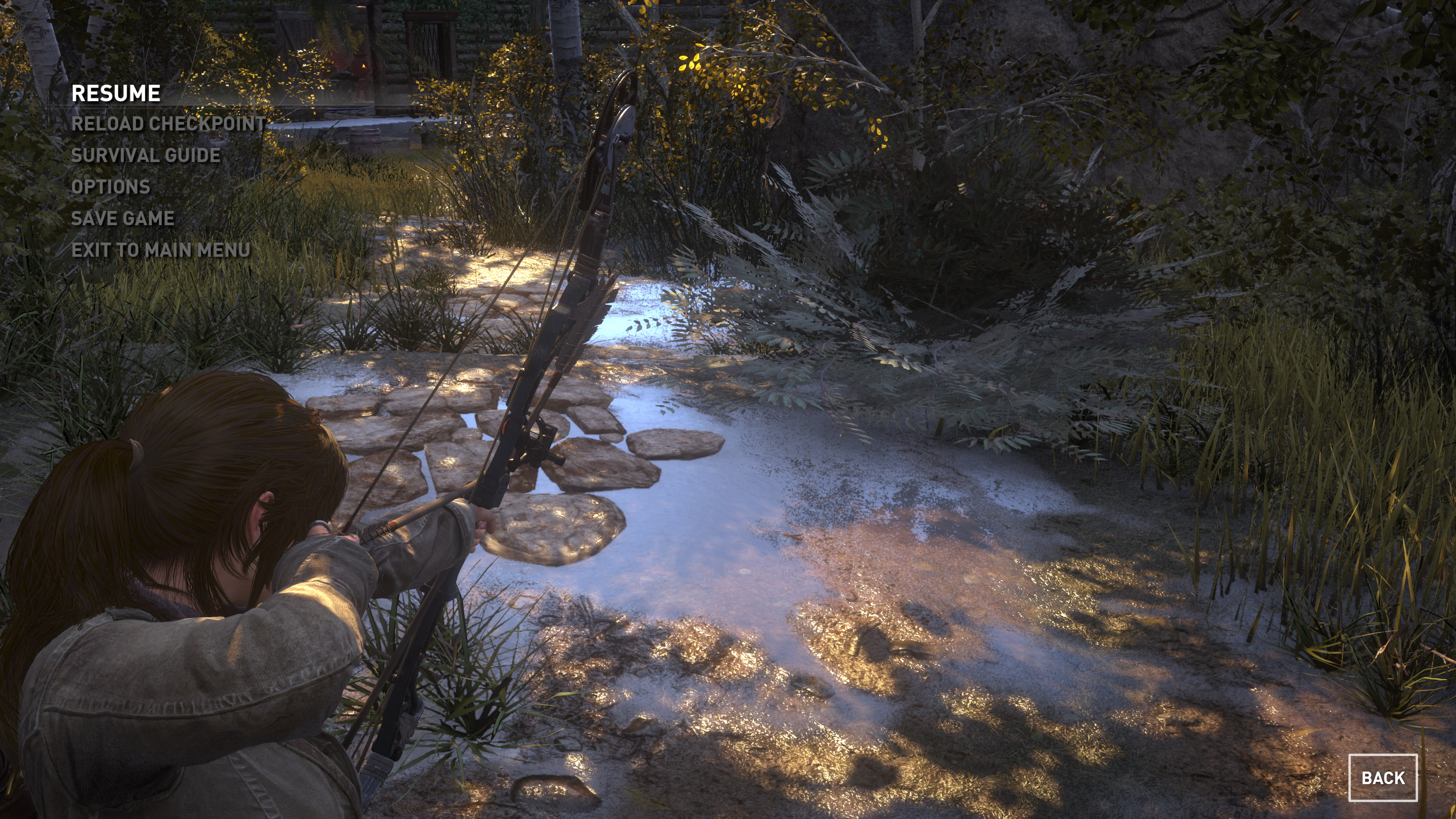This screenshot has width=1456, height=819.
Task: Open the Options menu
Action: [x=111, y=187]
